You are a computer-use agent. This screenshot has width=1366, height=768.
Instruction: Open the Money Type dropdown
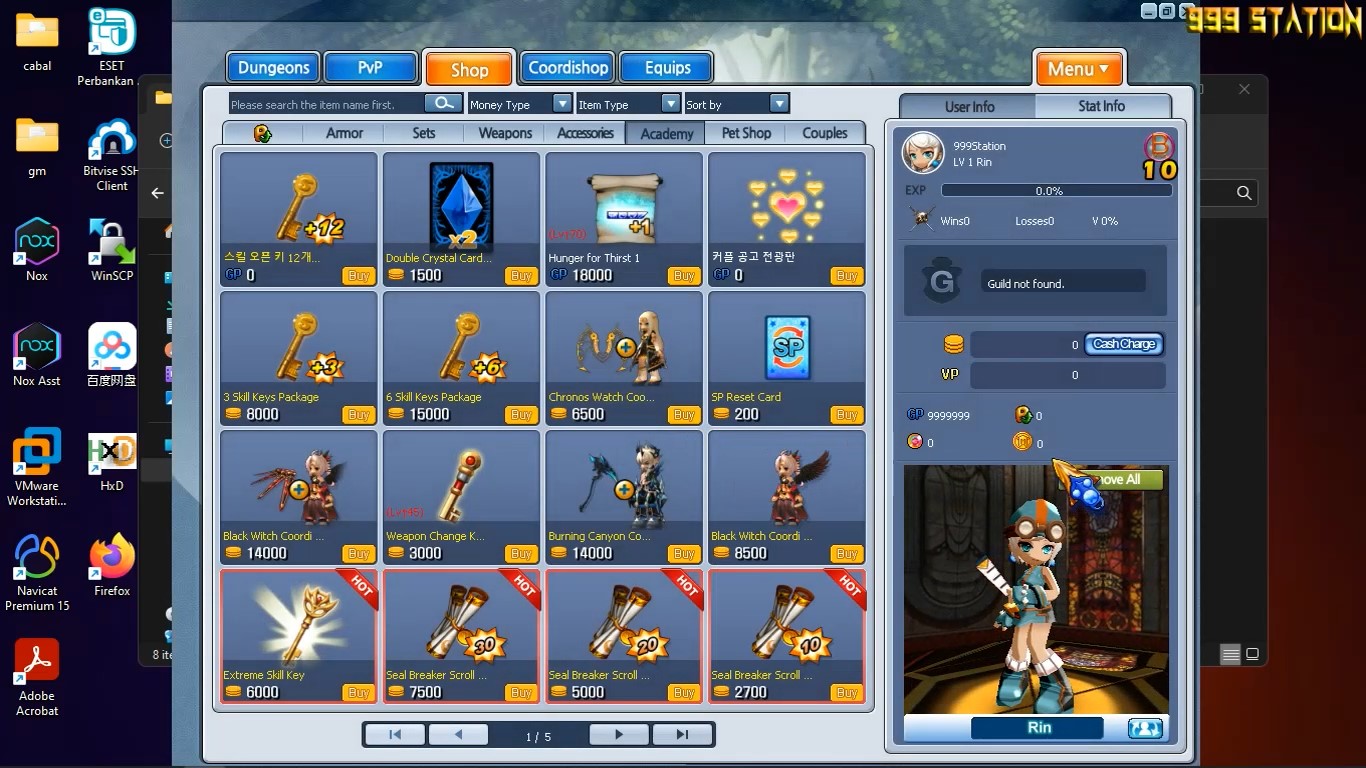561,104
